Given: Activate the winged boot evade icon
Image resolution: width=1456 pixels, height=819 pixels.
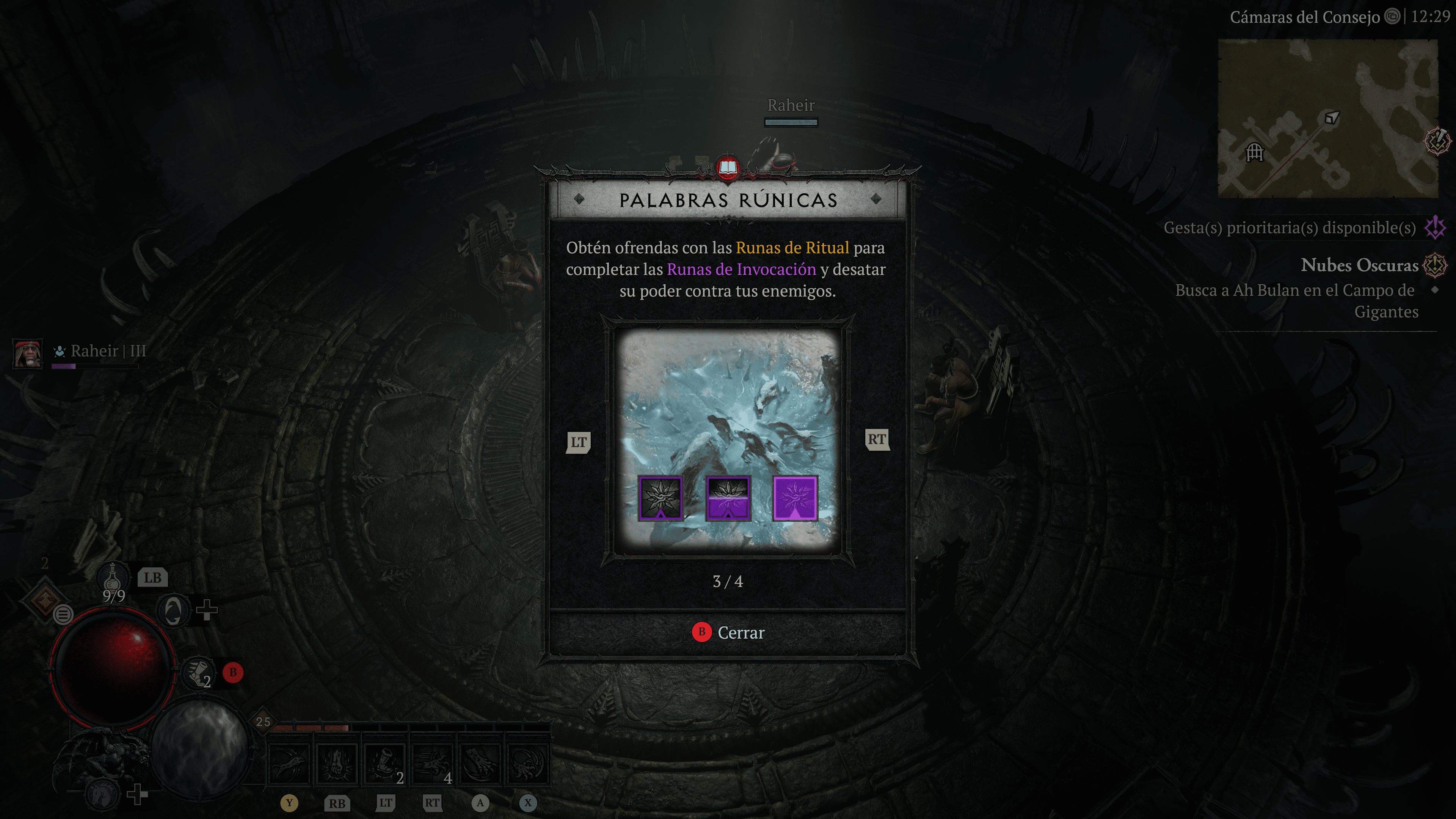Looking at the screenshot, I should click(197, 673).
